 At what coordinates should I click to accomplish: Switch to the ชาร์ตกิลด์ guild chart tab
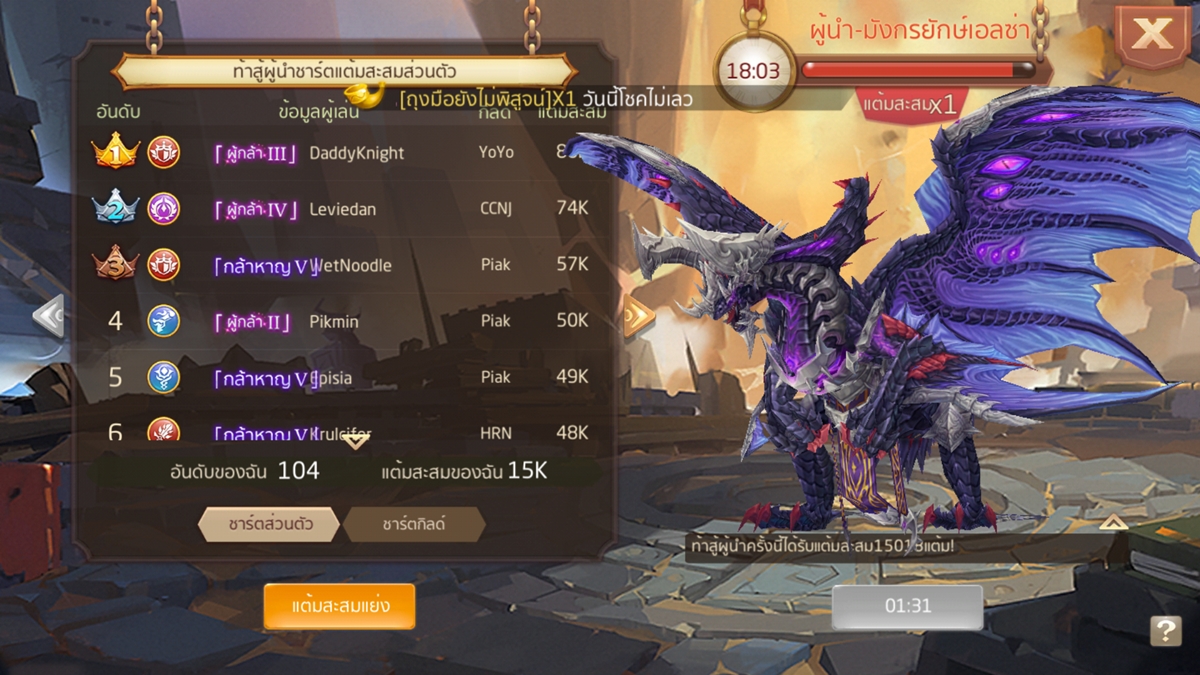414,524
